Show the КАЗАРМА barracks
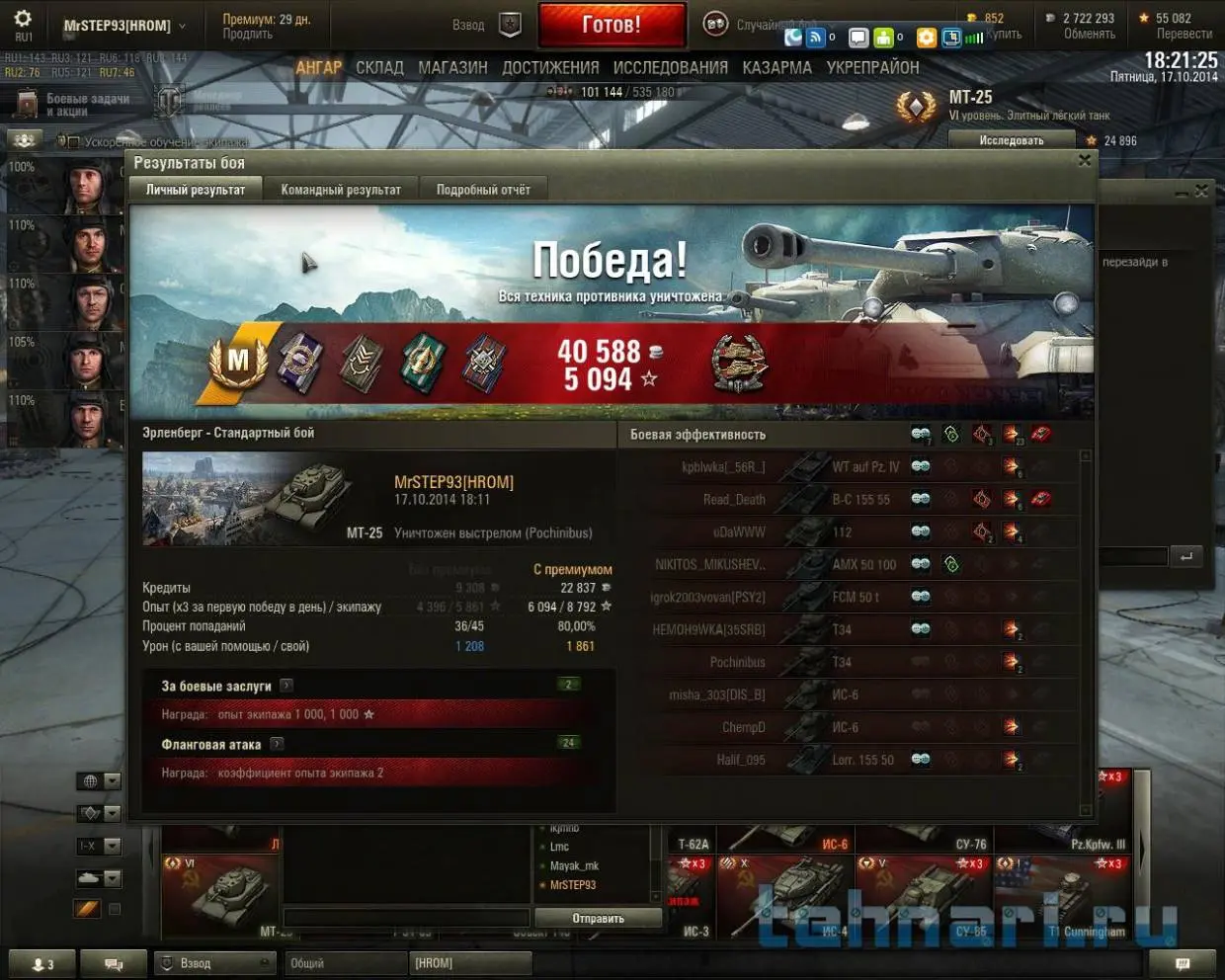The image size is (1225, 980). click(x=776, y=68)
